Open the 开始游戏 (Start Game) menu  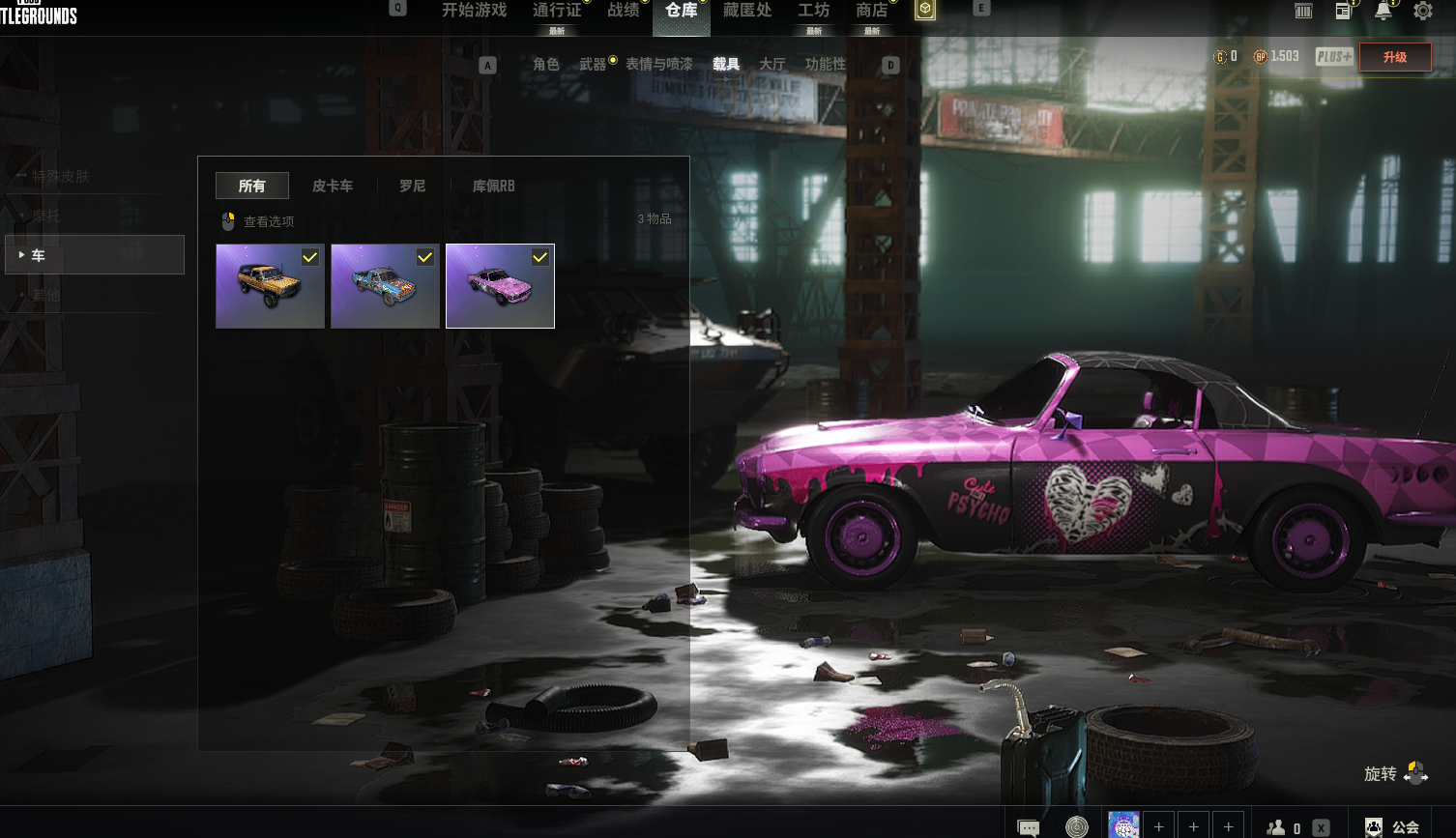[x=474, y=11]
